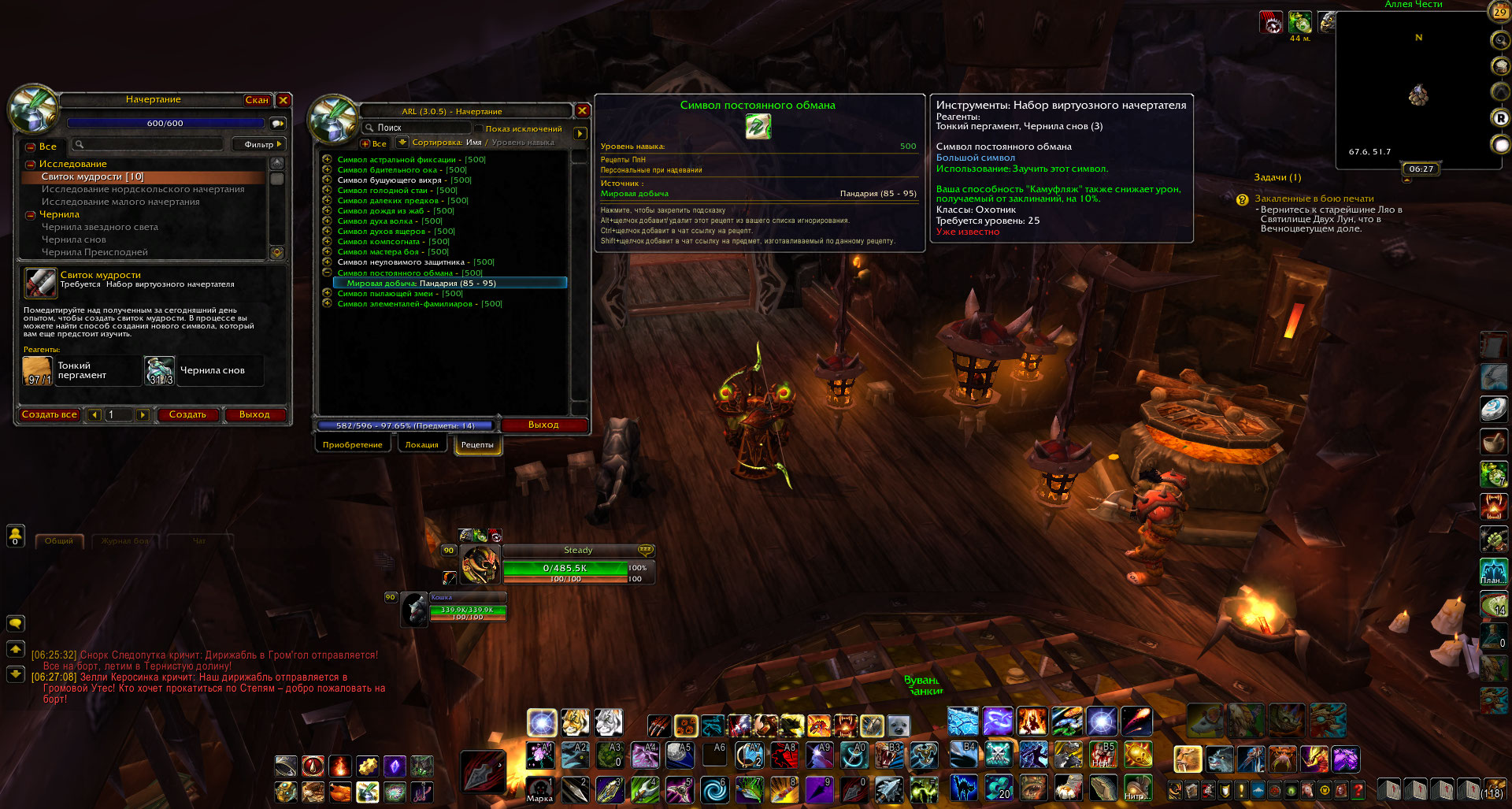Toggle the Показ исключений checkbox

[478, 128]
